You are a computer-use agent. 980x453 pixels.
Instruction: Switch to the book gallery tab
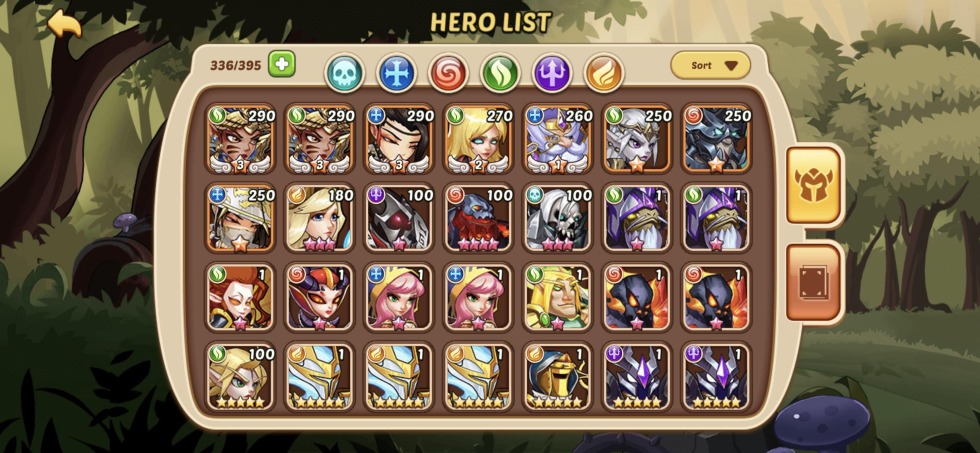point(813,282)
